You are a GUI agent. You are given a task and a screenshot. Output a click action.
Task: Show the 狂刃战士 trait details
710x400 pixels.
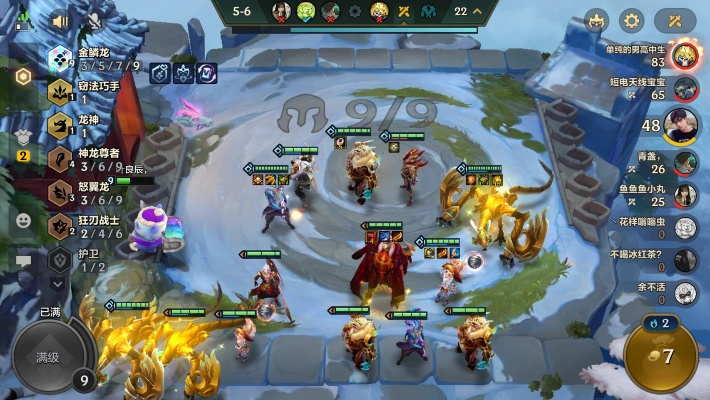tap(95, 226)
